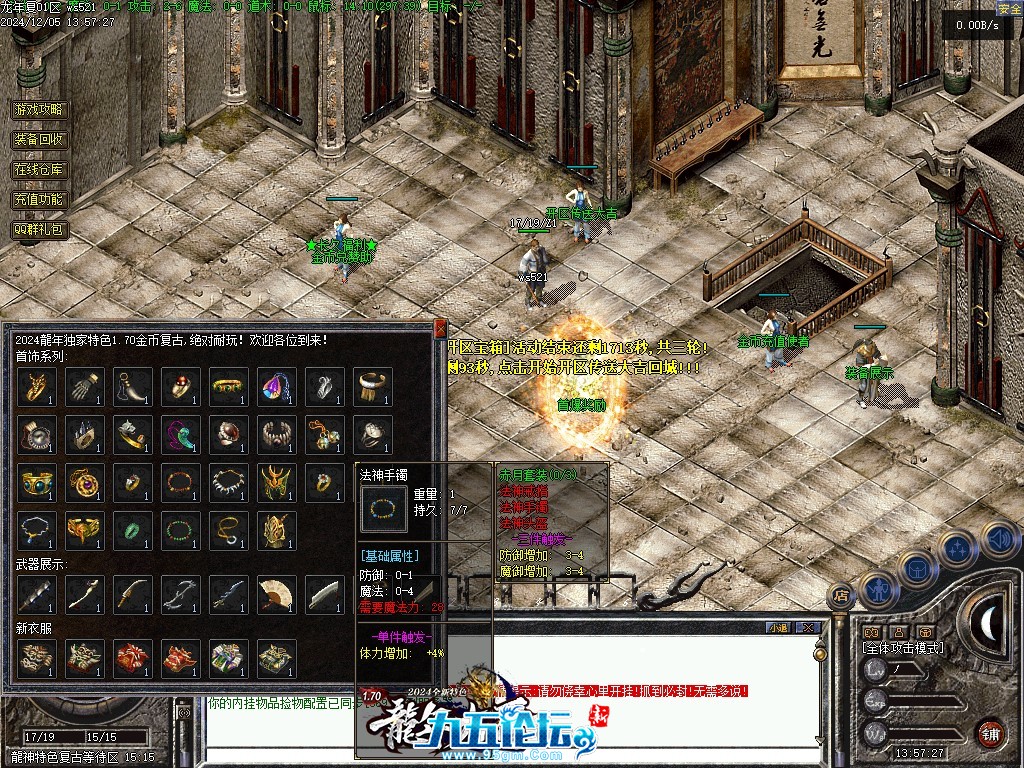Open the 游戏攻略 game guide button

[40, 110]
